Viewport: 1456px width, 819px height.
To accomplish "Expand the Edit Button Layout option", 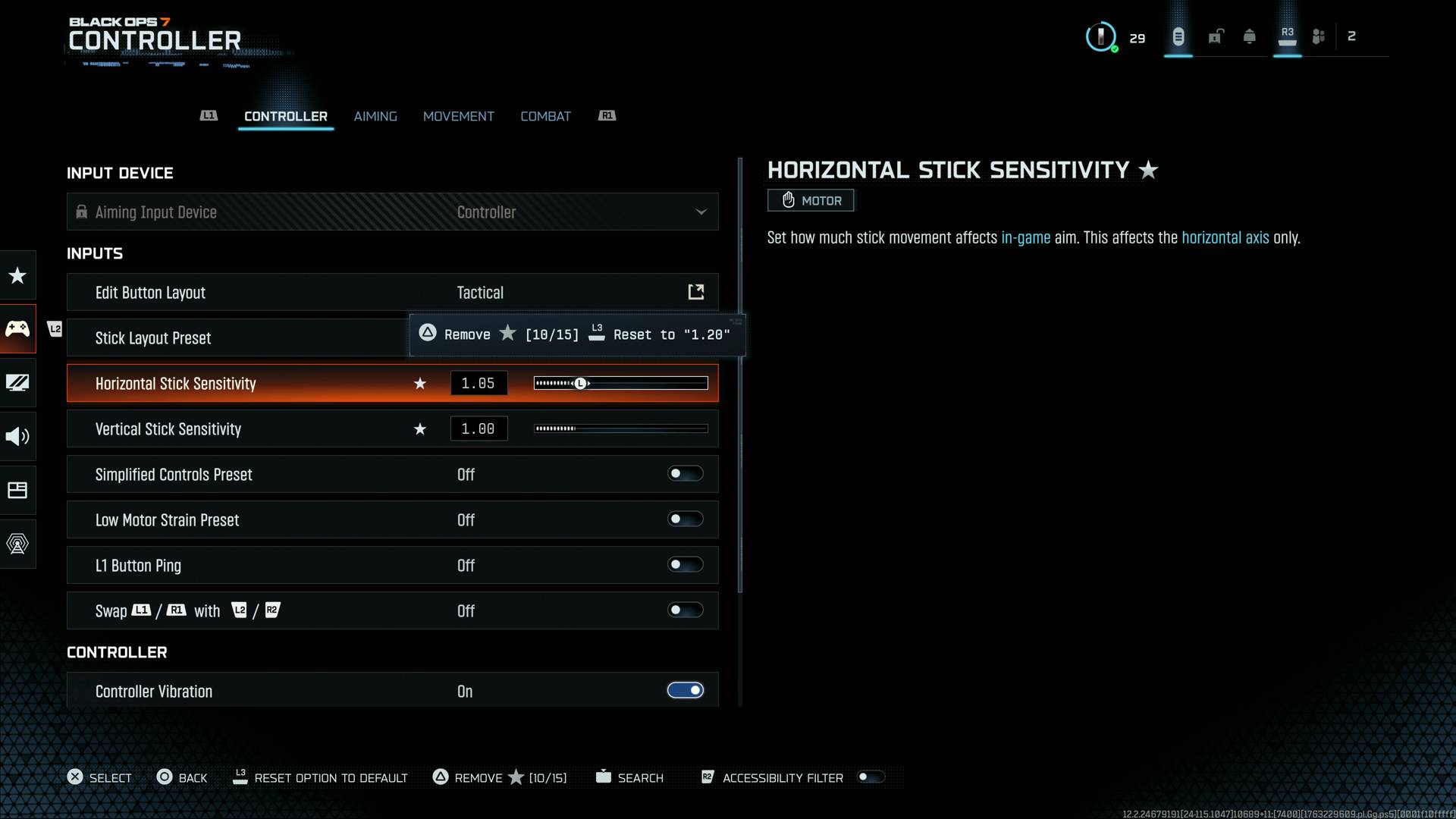I will 695,291.
